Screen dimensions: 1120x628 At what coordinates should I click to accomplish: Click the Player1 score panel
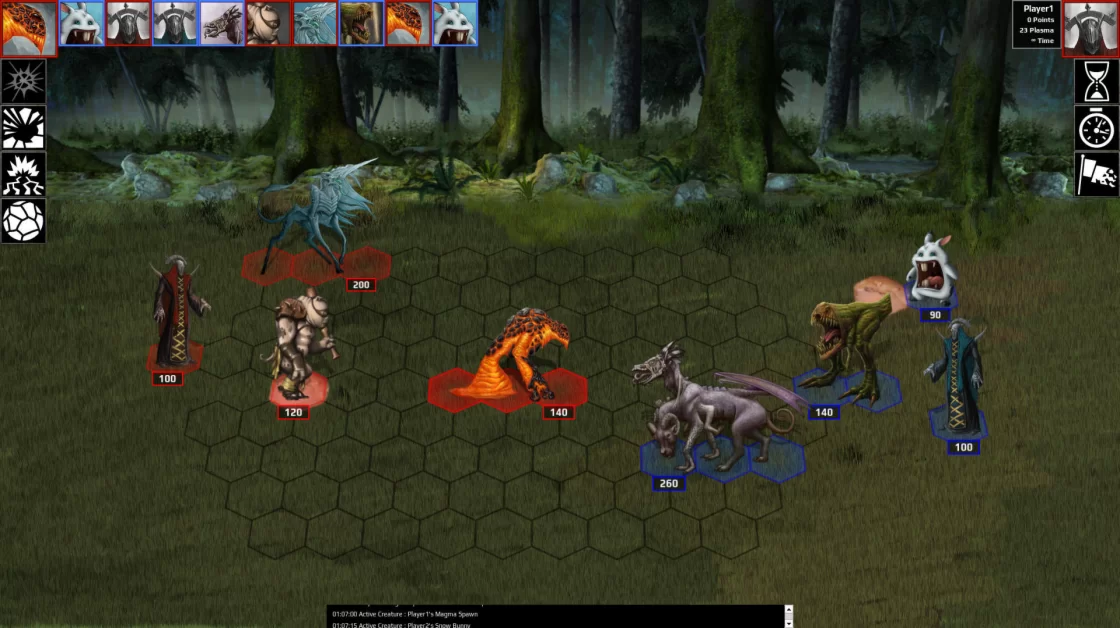(1037, 25)
